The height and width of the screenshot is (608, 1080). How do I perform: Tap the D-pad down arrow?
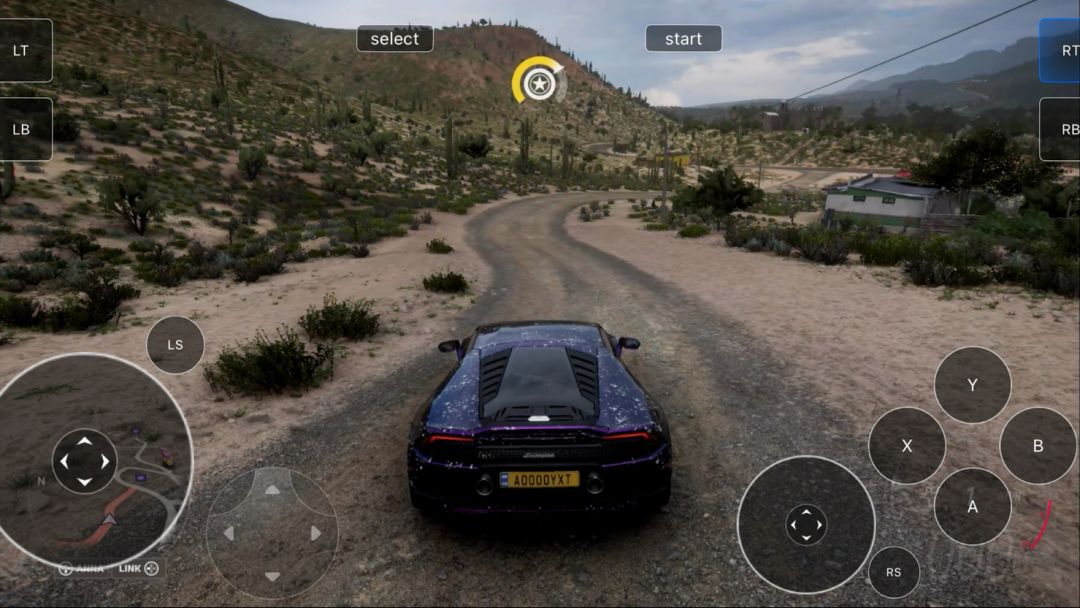pos(272,576)
